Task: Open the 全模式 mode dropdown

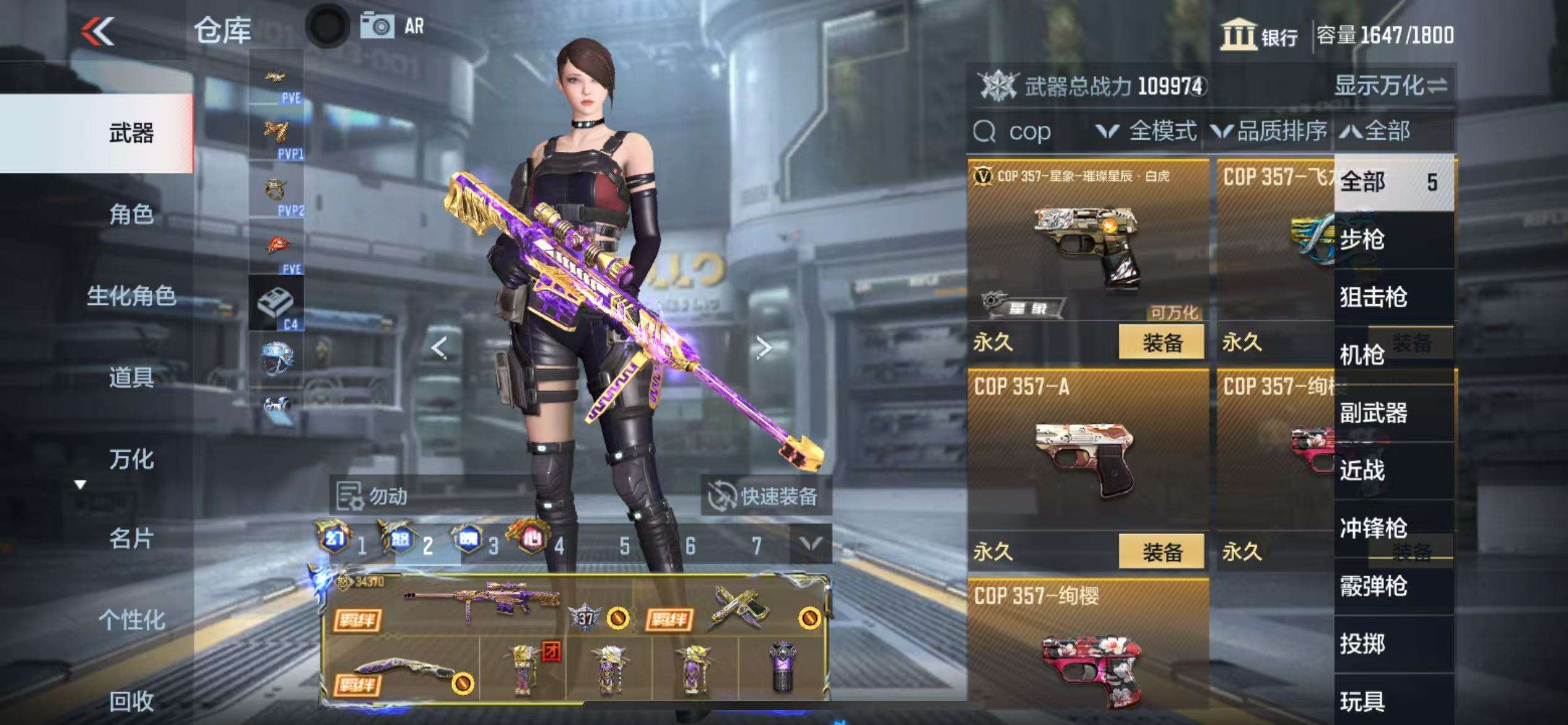Action: point(1146,131)
